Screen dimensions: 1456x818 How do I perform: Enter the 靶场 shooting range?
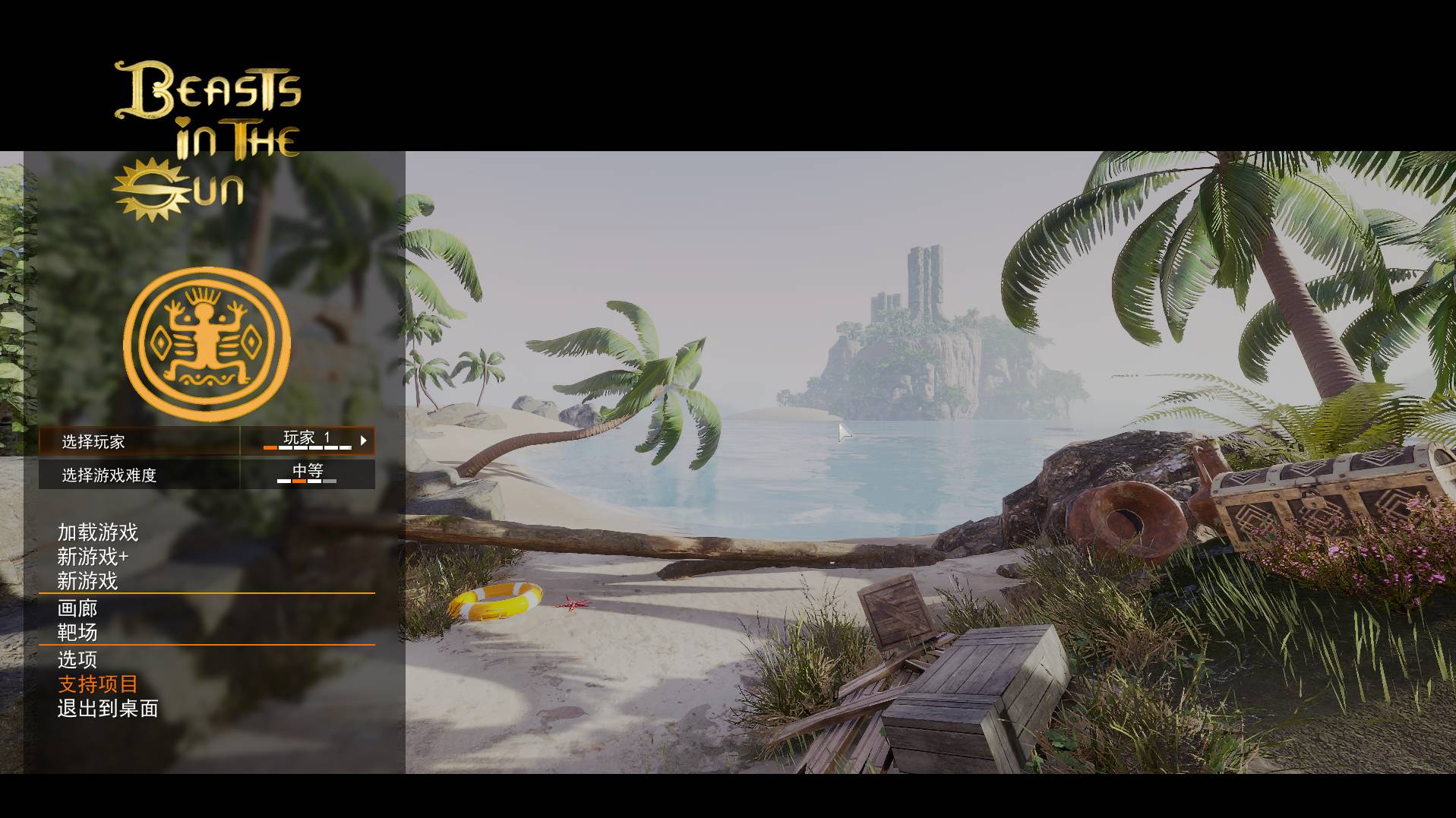[x=77, y=633]
